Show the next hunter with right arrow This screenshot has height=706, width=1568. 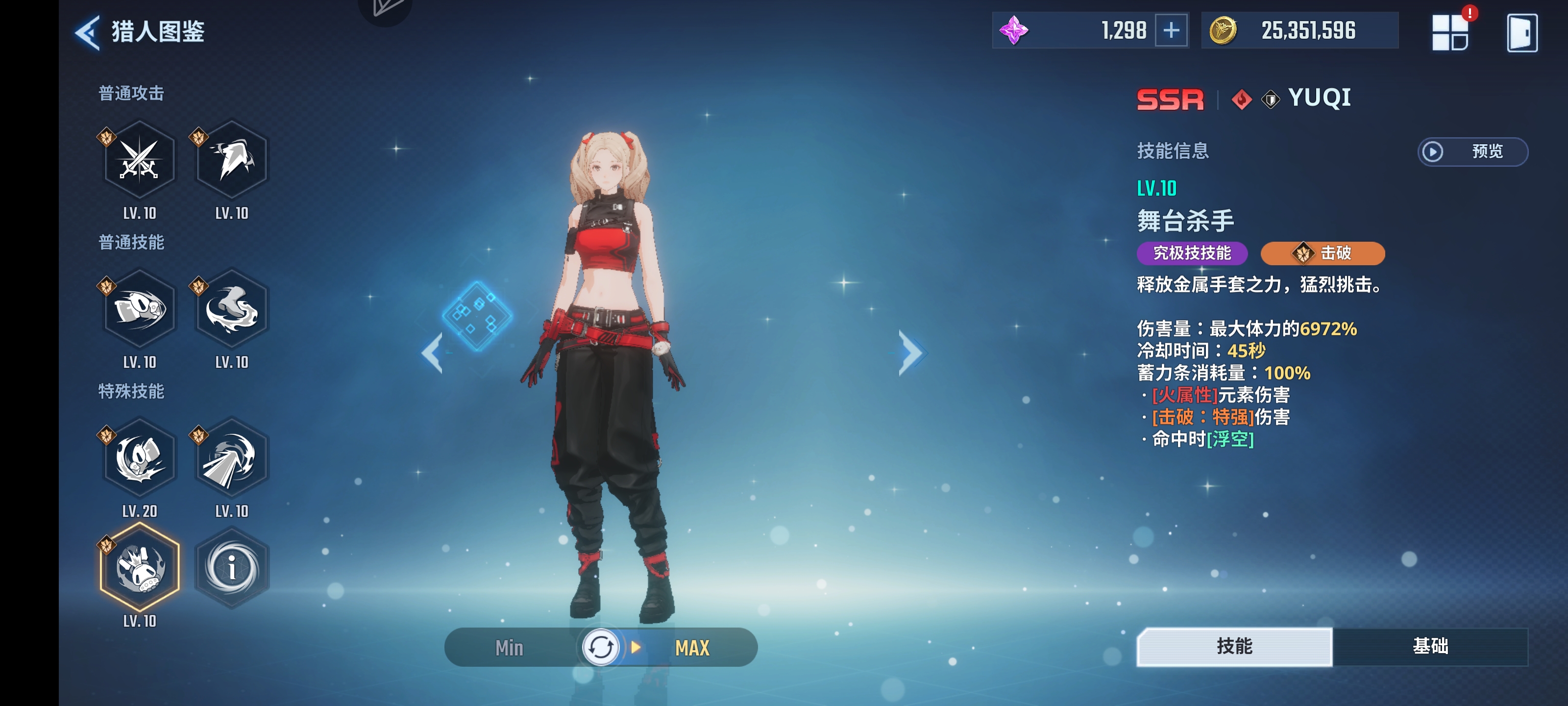911,353
